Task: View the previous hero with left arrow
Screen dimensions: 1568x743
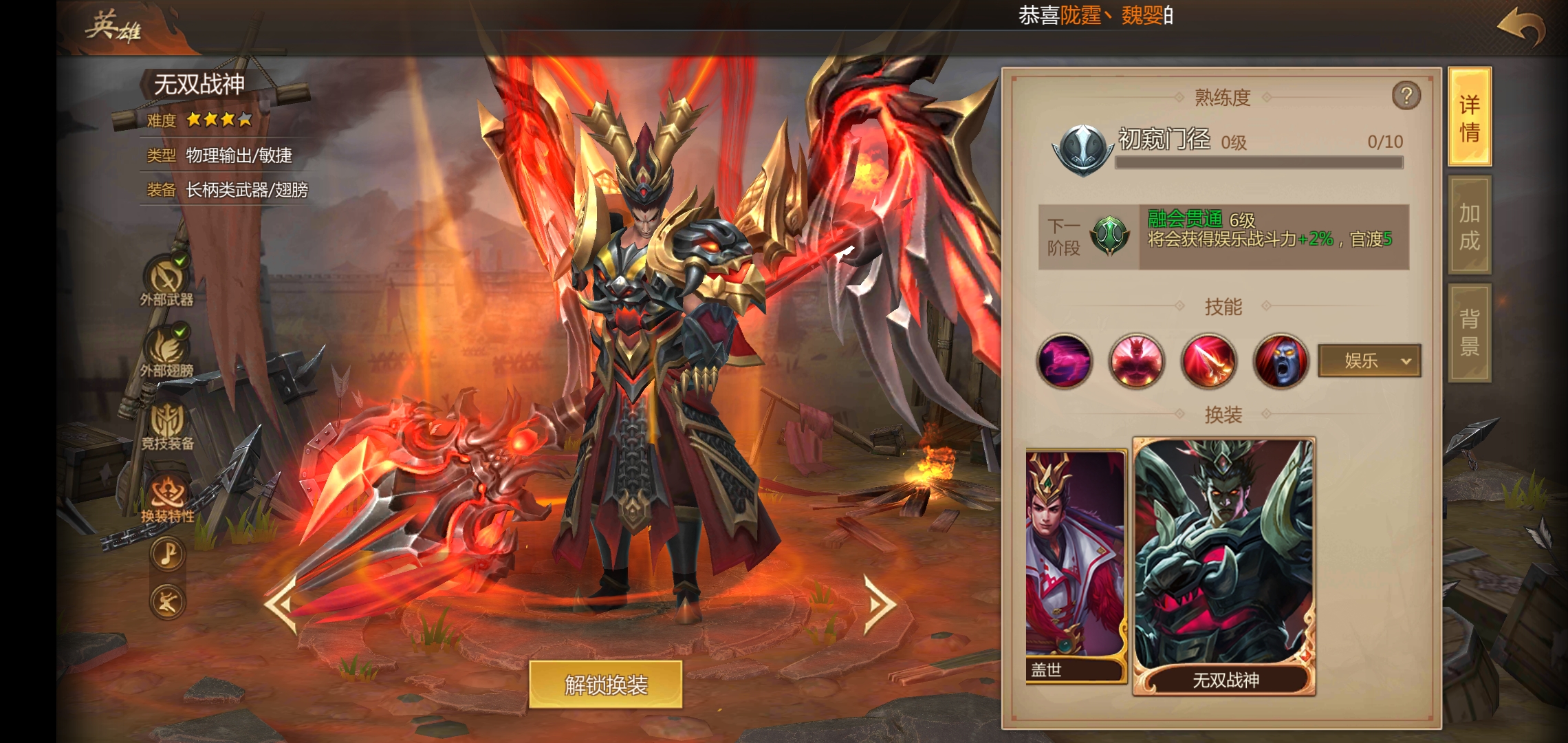Action: pyautogui.click(x=281, y=604)
